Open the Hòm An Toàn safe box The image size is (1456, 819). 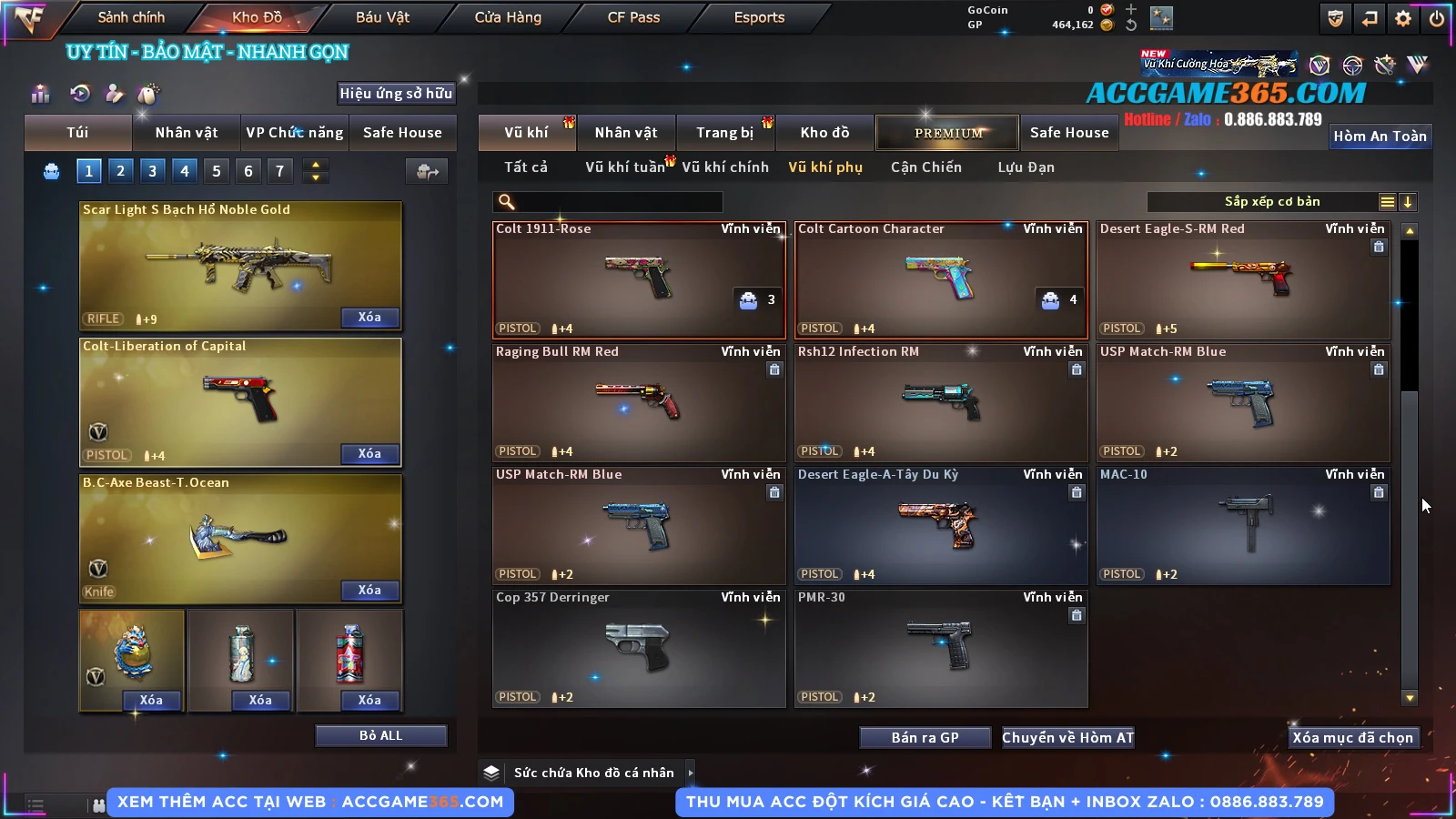pyautogui.click(x=1380, y=136)
